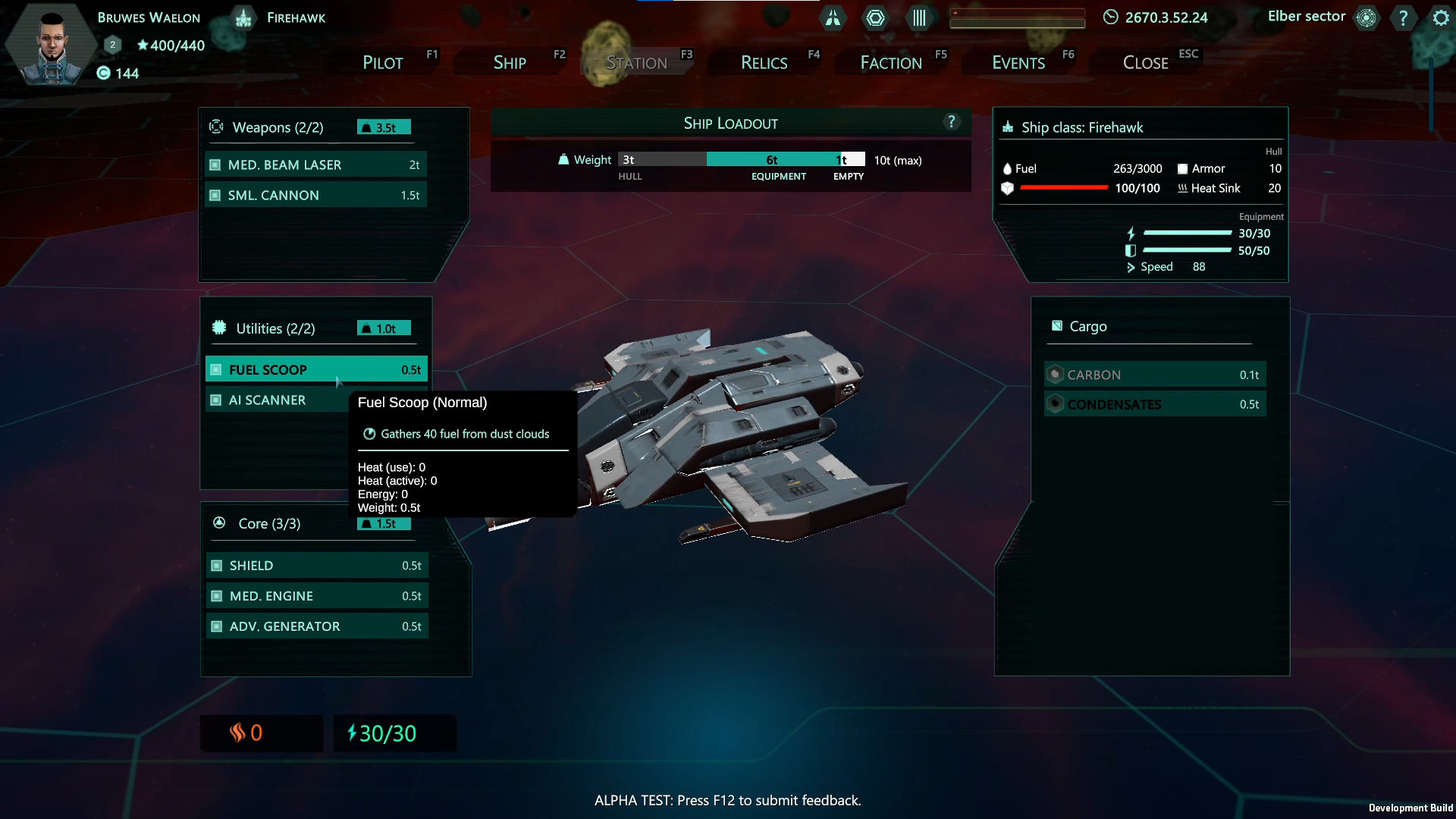Click the galaxy map icon near Elber sector
The height and width of the screenshot is (819, 1456).
[x=1366, y=17]
